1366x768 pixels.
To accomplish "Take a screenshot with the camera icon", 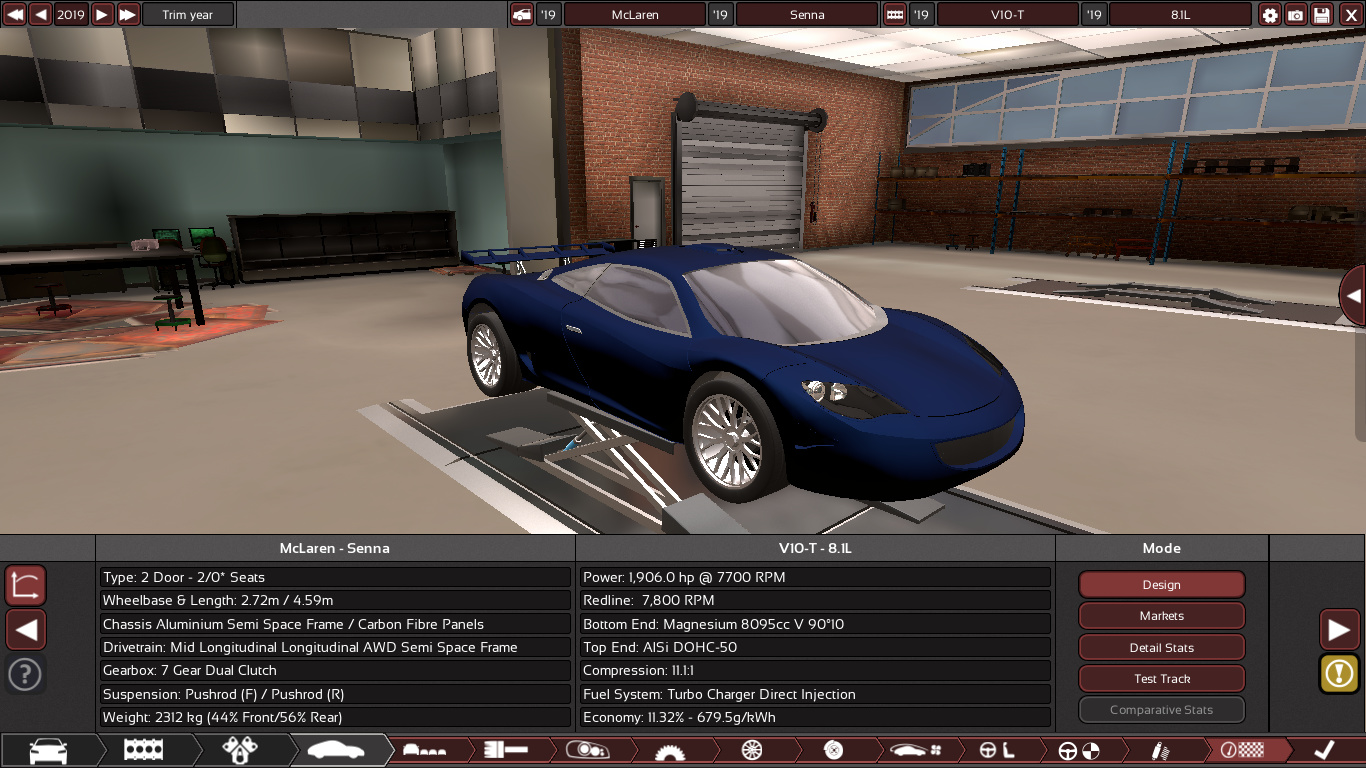I will tap(1296, 15).
